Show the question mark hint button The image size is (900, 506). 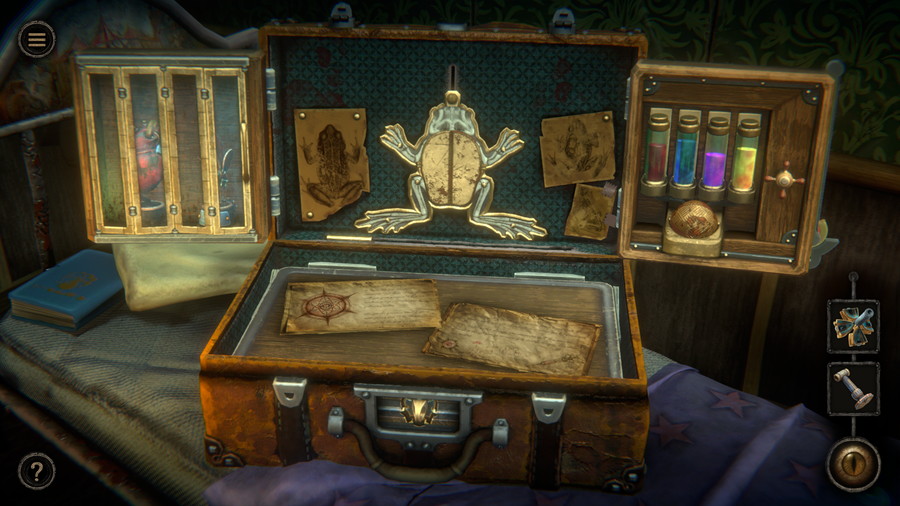pos(36,471)
